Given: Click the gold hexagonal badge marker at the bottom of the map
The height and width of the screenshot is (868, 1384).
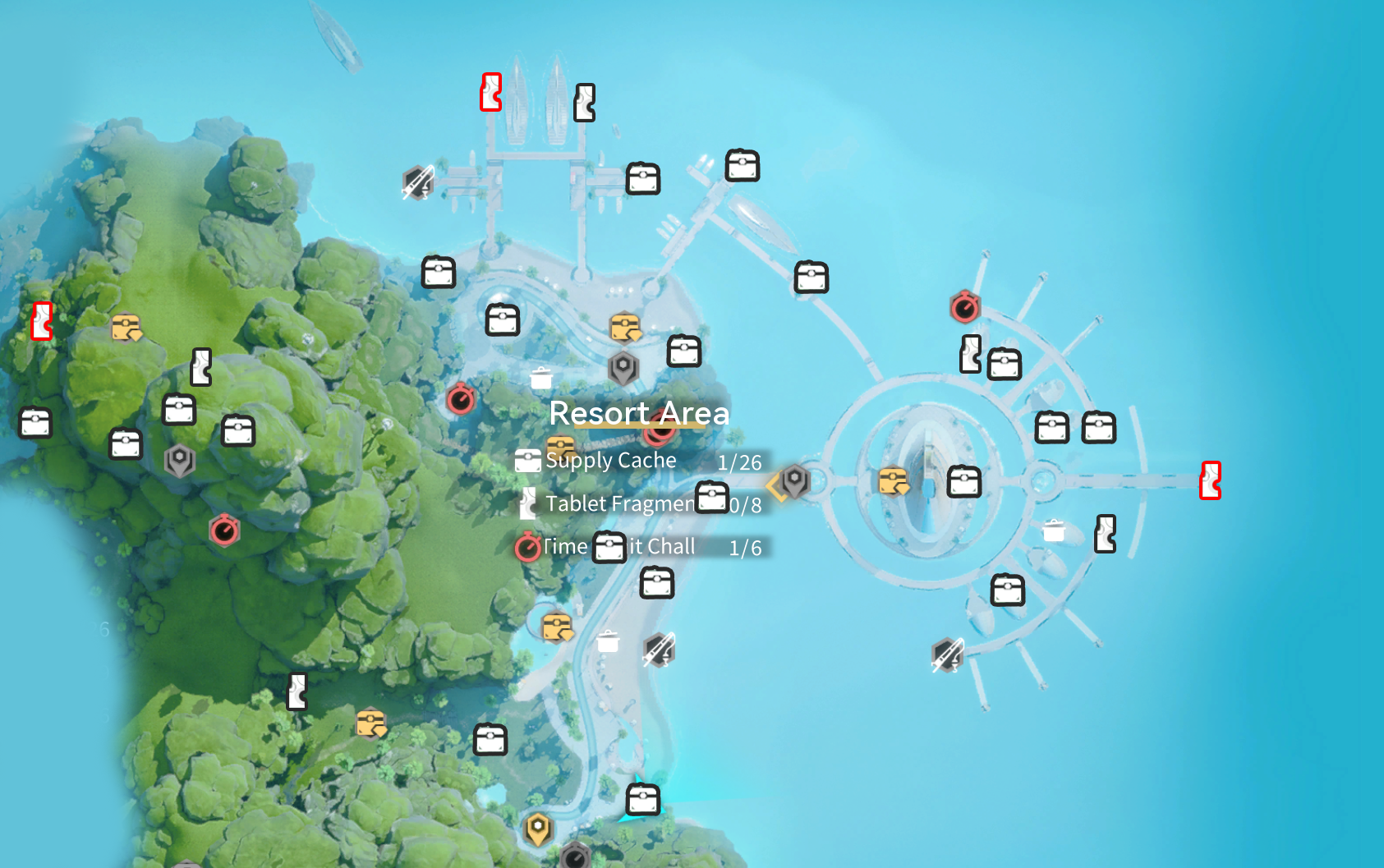Looking at the screenshot, I should coord(539,831).
